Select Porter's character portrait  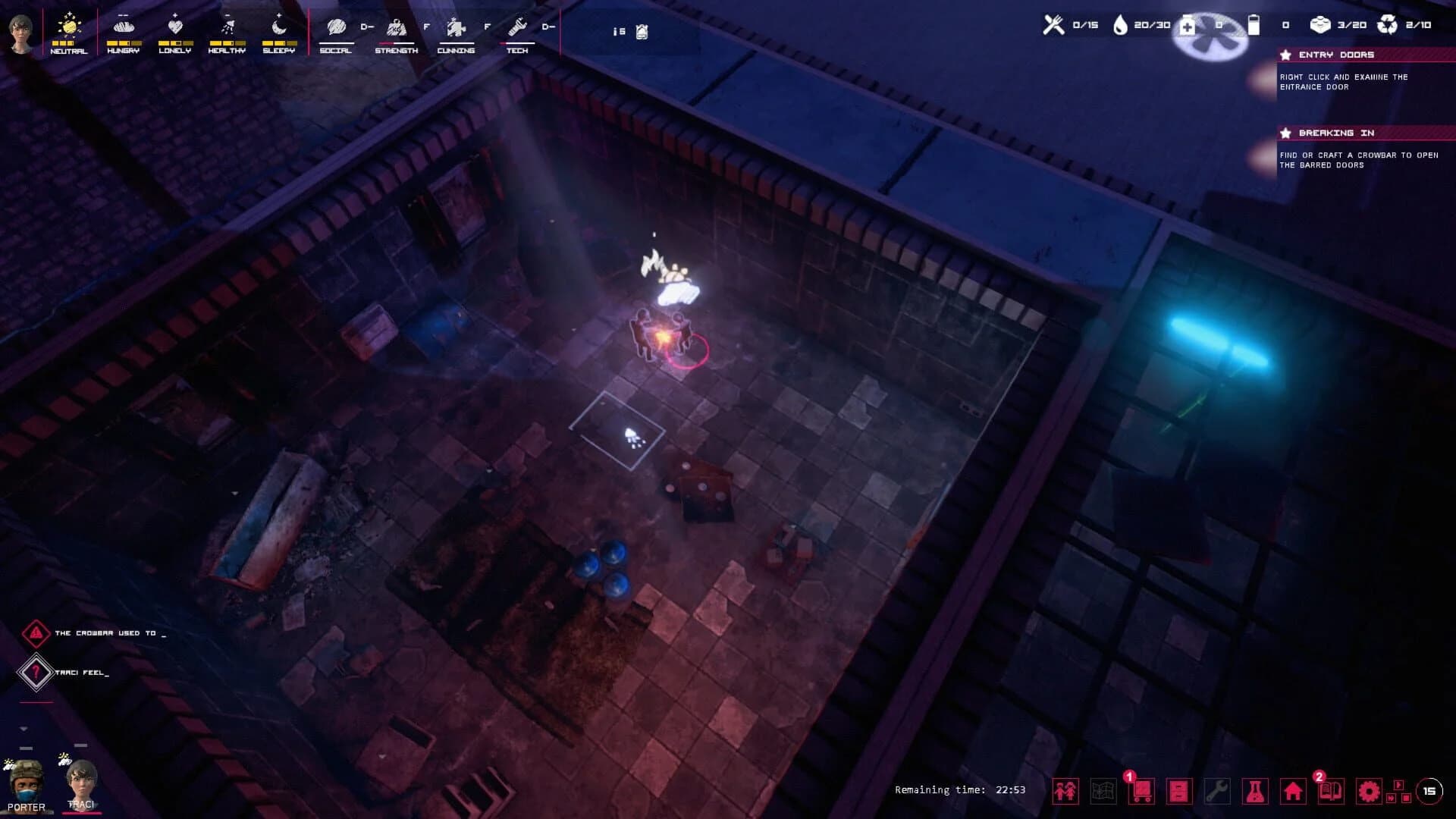pos(24,783)
